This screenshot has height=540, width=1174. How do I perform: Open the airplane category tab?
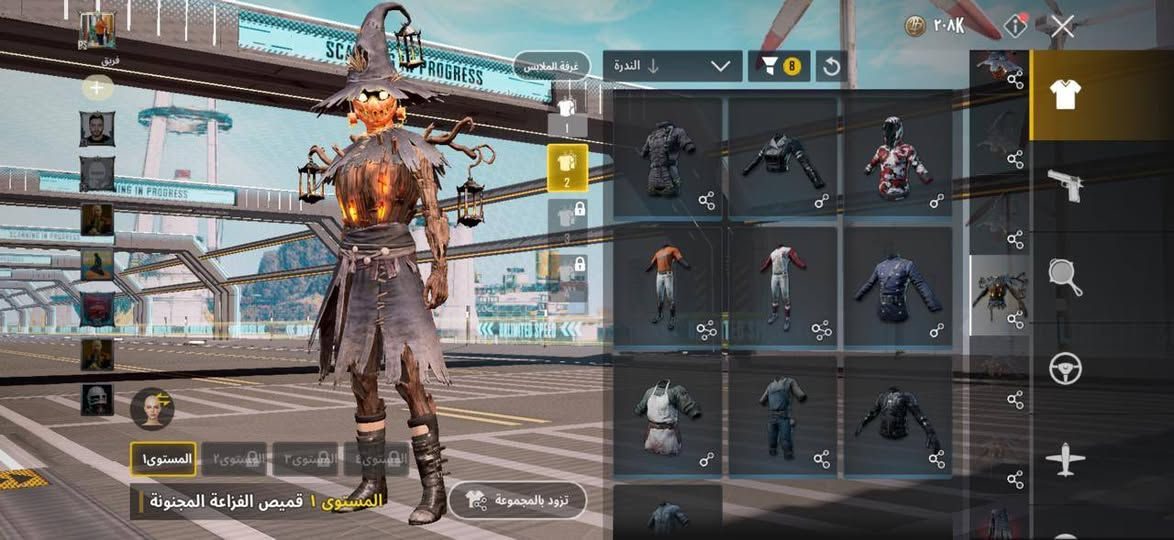pos(1065,460)
